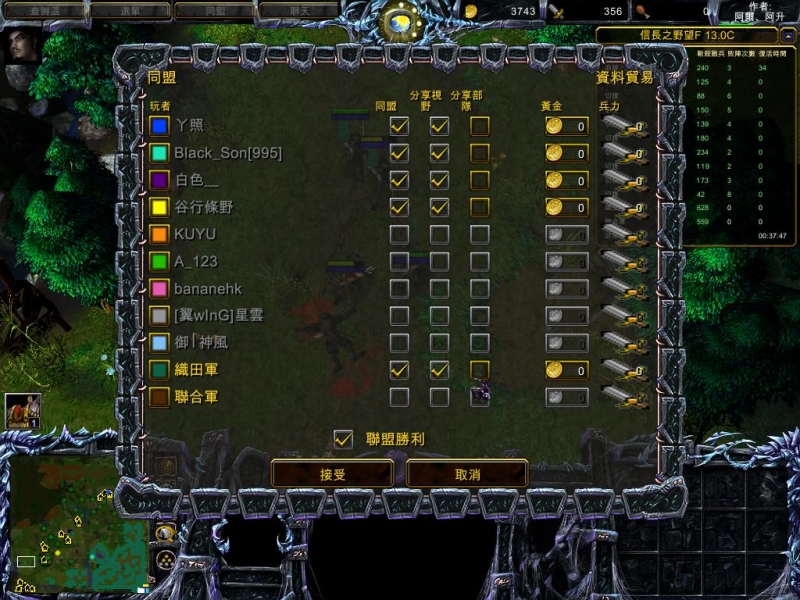Click the gold amount field for 丫照
800x600 pixels.
pyautogui.click(x=567, y=126)
